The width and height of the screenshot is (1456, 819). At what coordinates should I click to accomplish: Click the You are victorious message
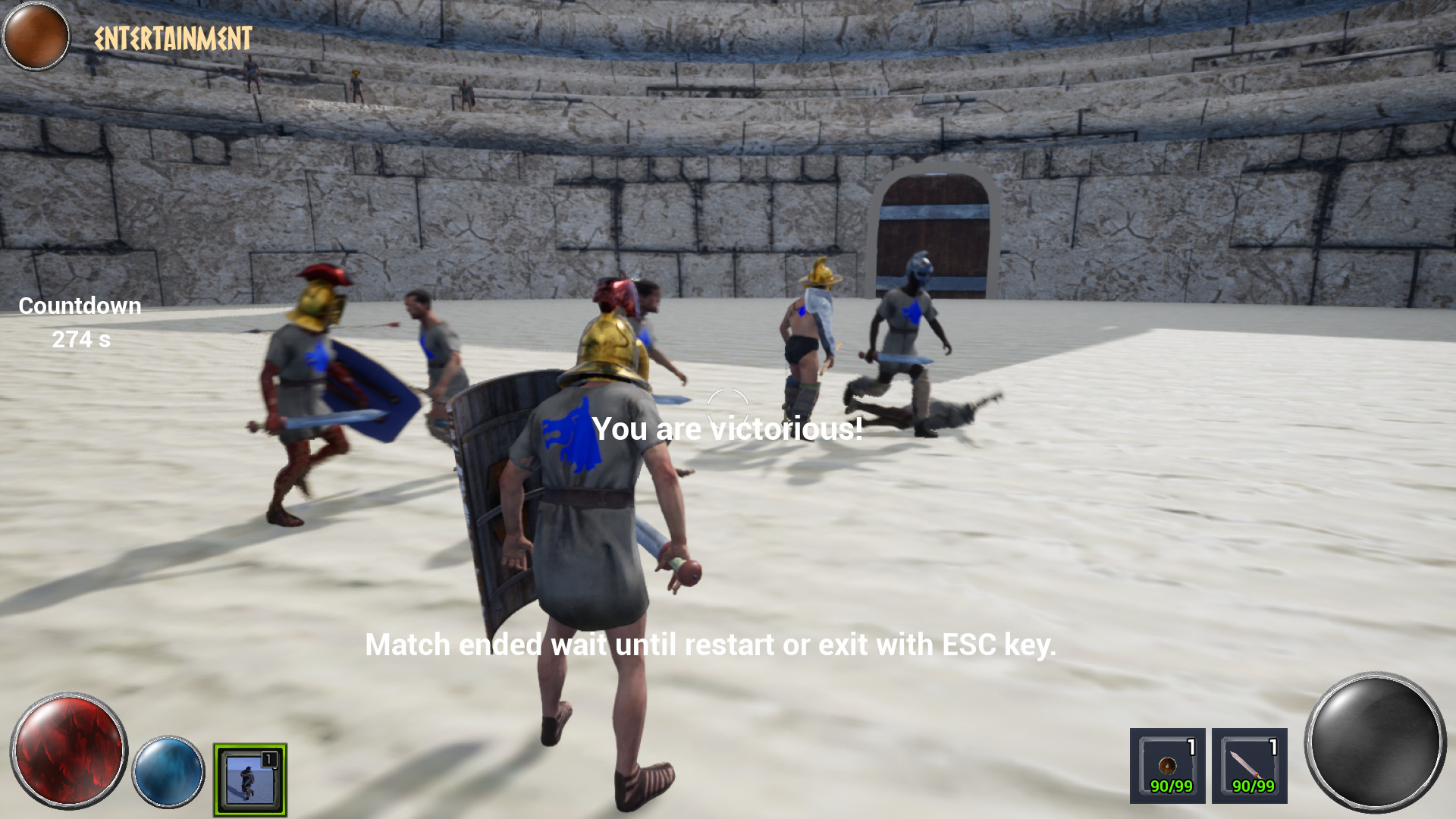click(x=728, y=428)
